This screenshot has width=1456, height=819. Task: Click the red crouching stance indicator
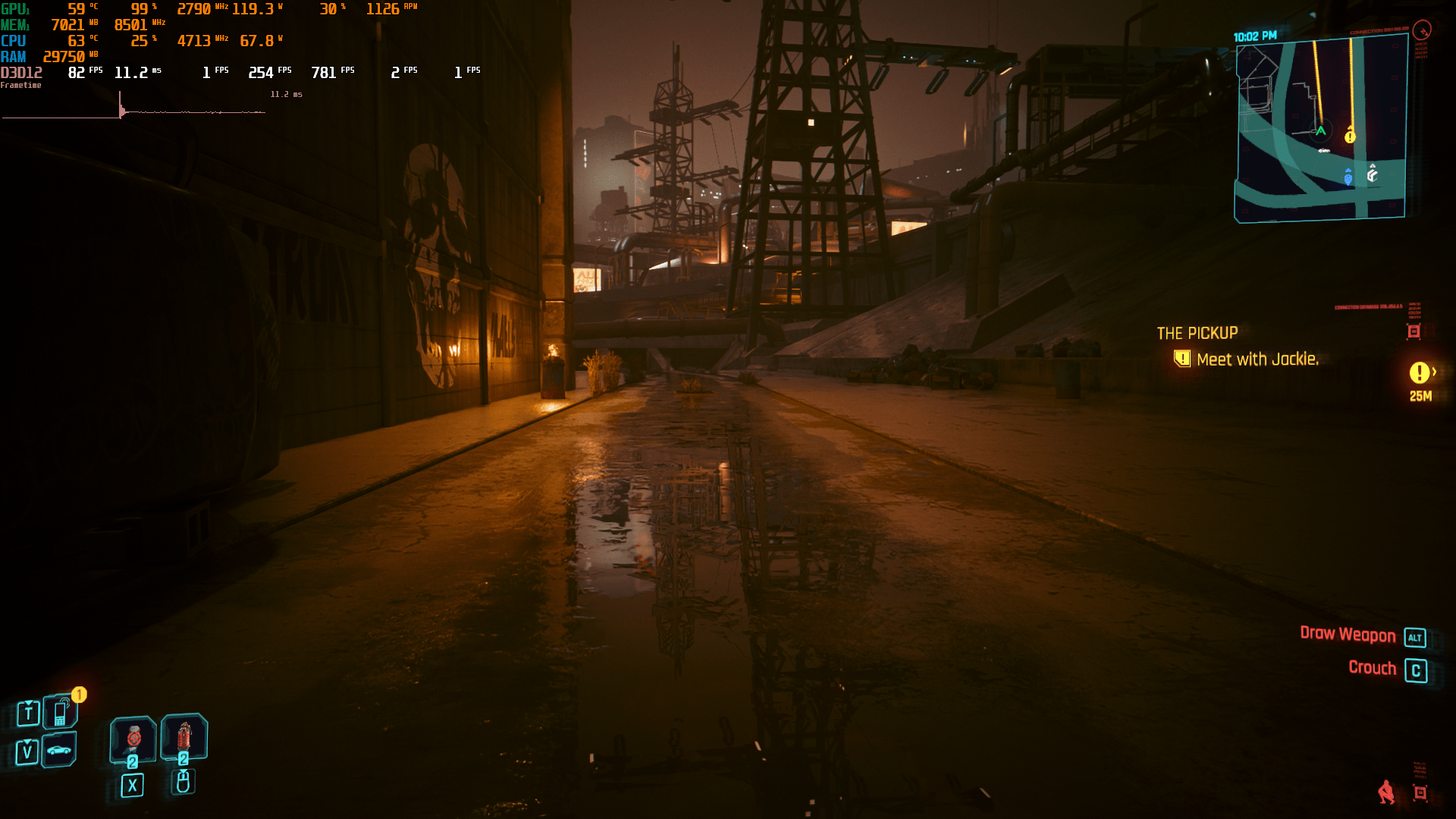pos(1386,792)
